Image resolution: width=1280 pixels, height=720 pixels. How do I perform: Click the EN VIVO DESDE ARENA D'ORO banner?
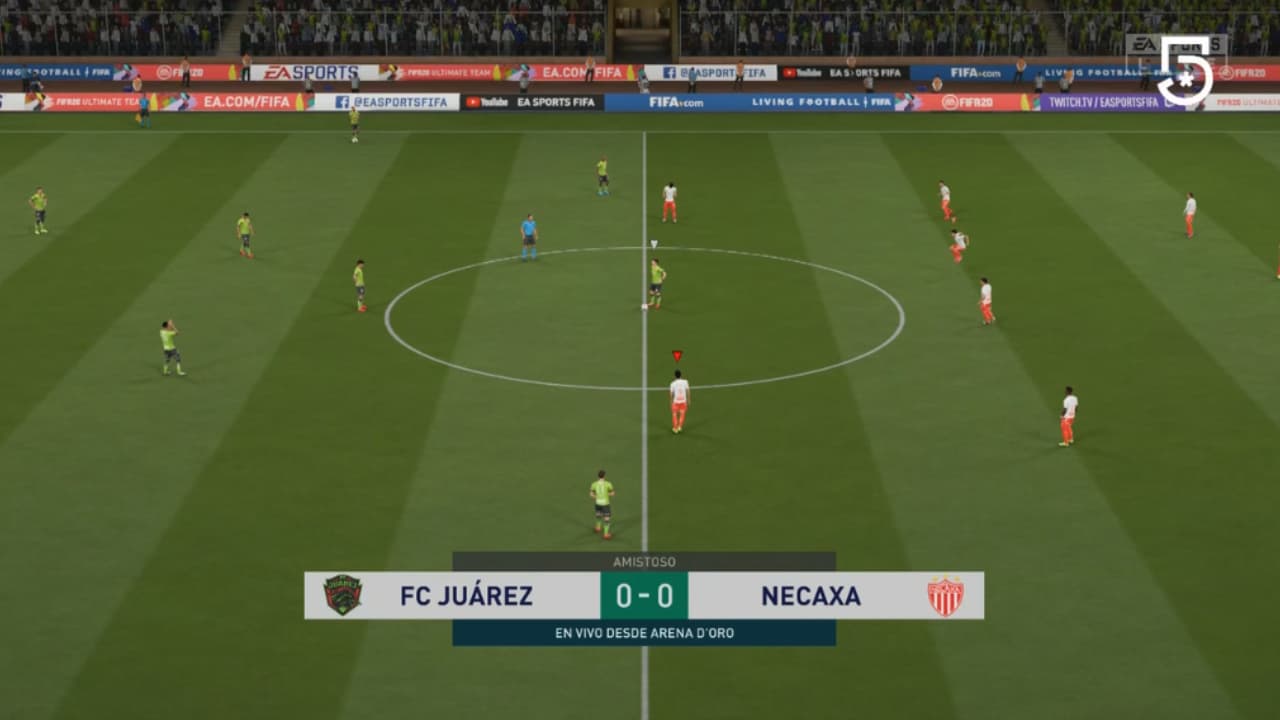(x=645, y=632)
